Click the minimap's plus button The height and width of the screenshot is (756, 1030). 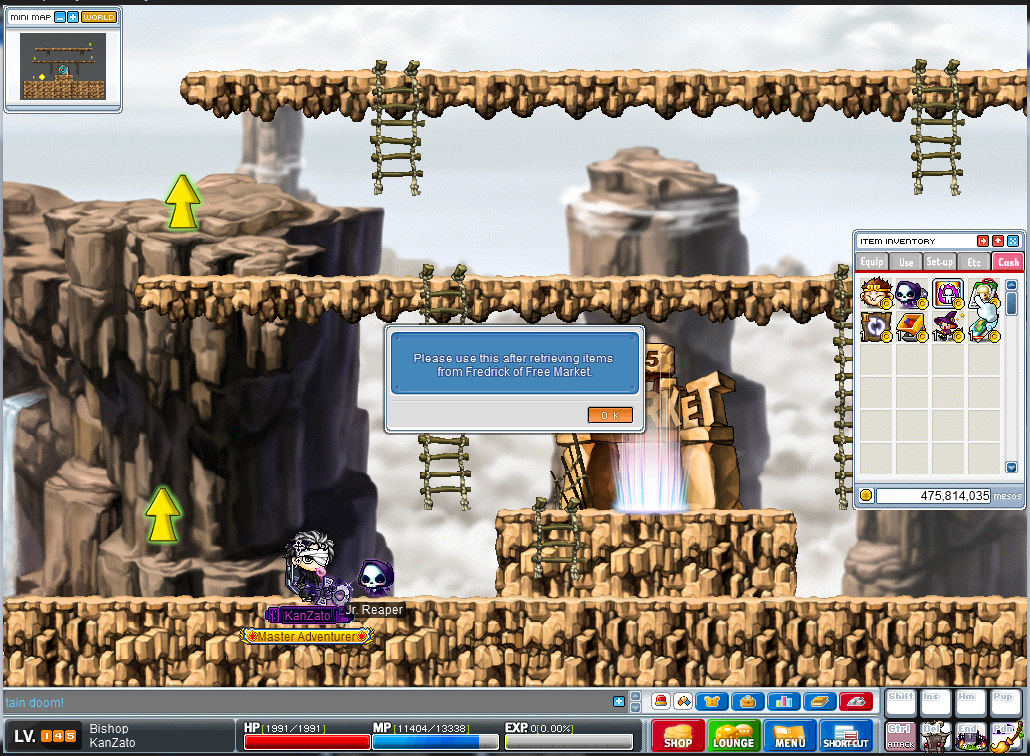pyautogui.click(x=73, y=18)
